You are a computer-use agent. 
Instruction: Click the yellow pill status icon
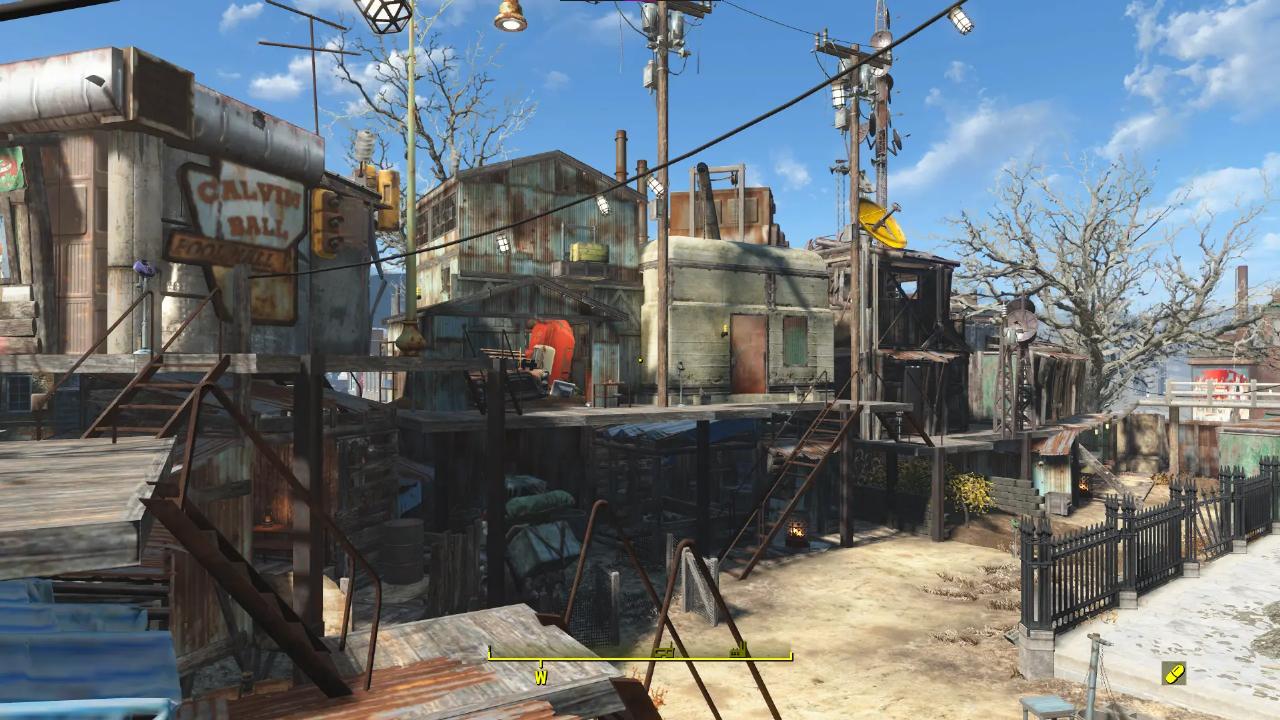click(x=1174, y=673)
